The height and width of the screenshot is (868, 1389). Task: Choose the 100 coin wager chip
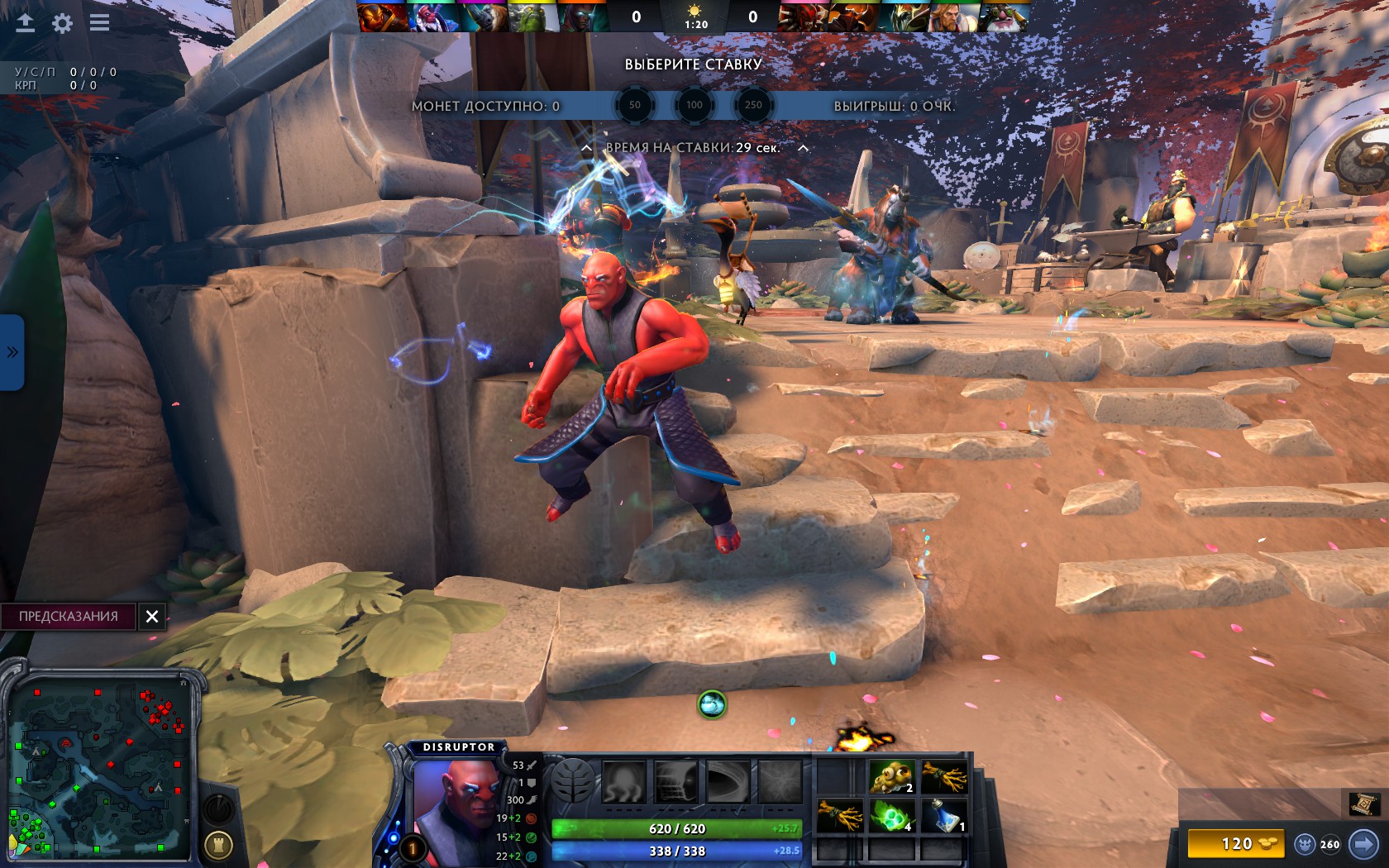pyautogui.click(x=694, y=105)
